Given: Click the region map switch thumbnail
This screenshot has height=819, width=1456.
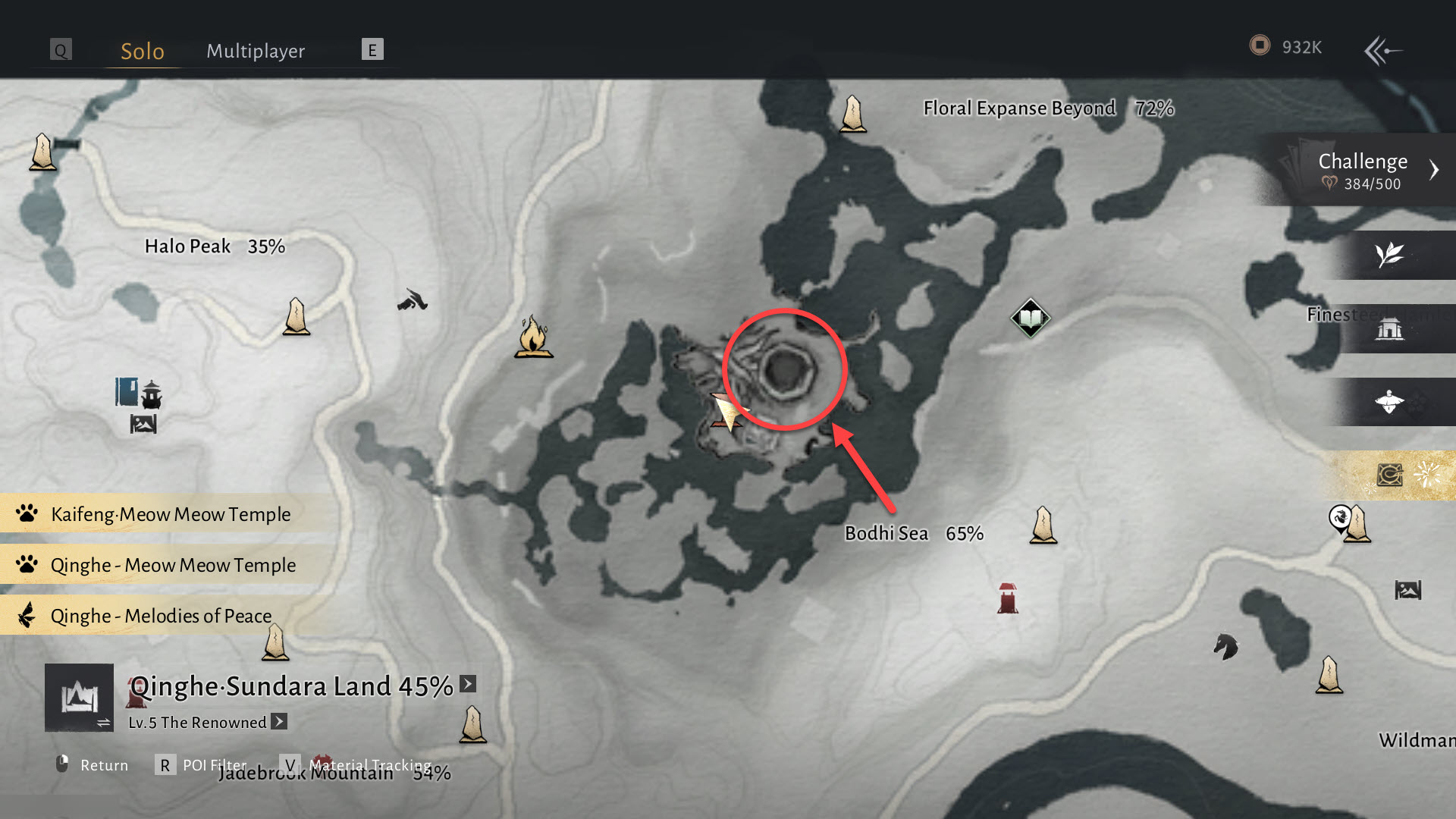Looking at the screenshot, I should [x=79, y=698].
